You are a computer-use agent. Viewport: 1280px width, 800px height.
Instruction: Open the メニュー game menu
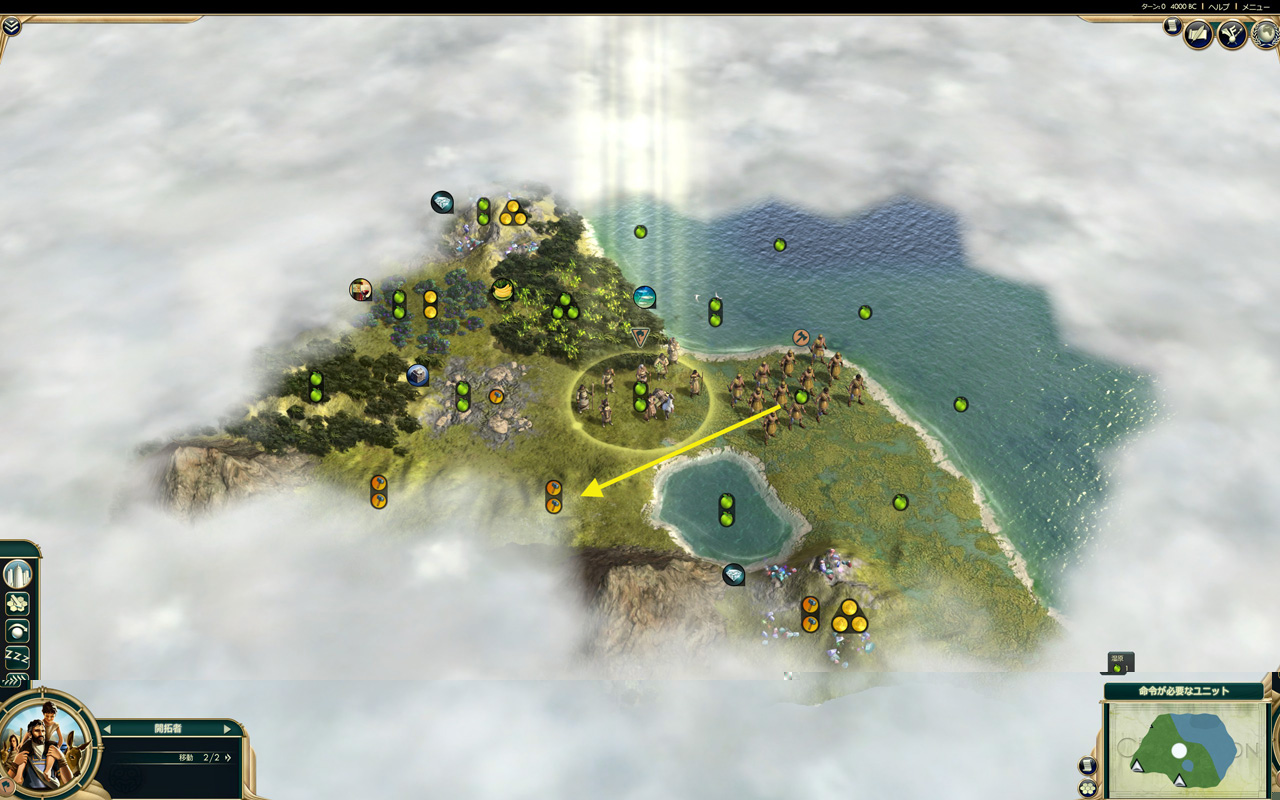pyautogui.click(x=1256, y=7)
